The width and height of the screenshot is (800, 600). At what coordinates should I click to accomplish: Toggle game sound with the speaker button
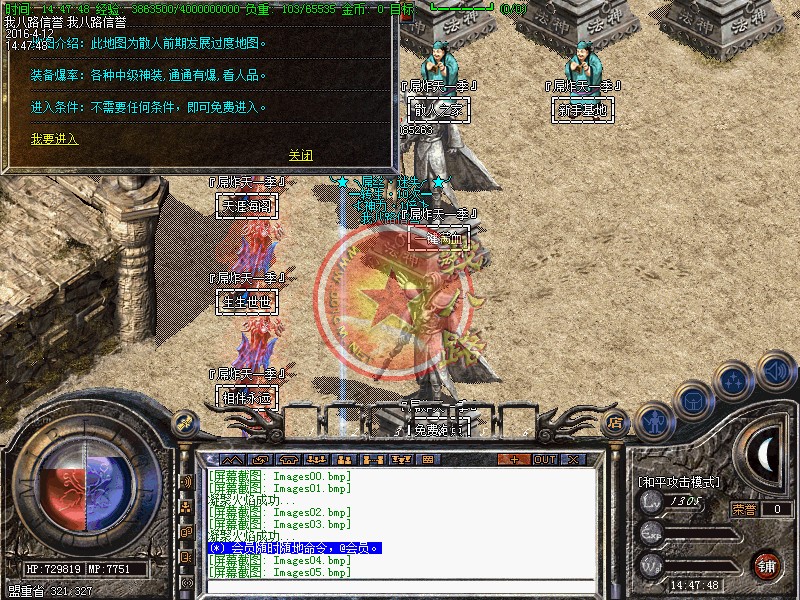click(x=775, y=370)
